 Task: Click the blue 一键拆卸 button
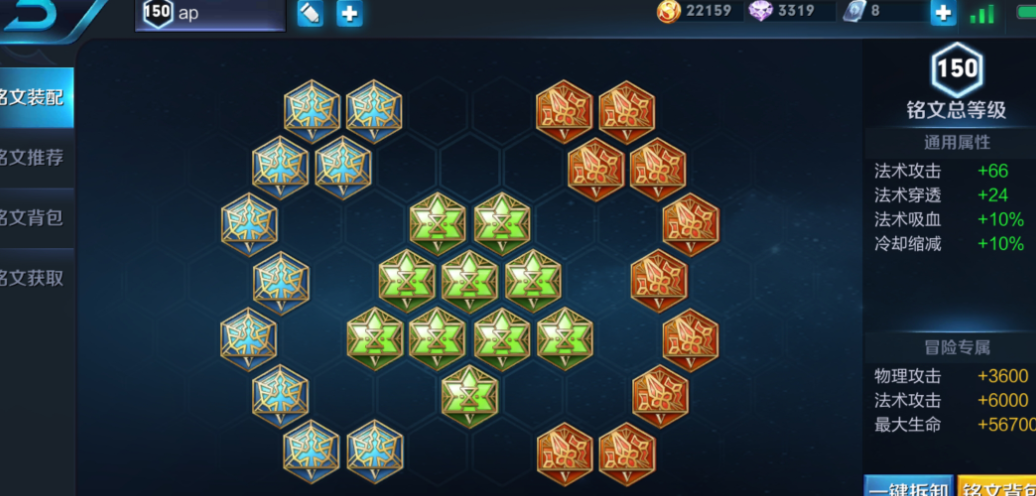click(908, 487)
